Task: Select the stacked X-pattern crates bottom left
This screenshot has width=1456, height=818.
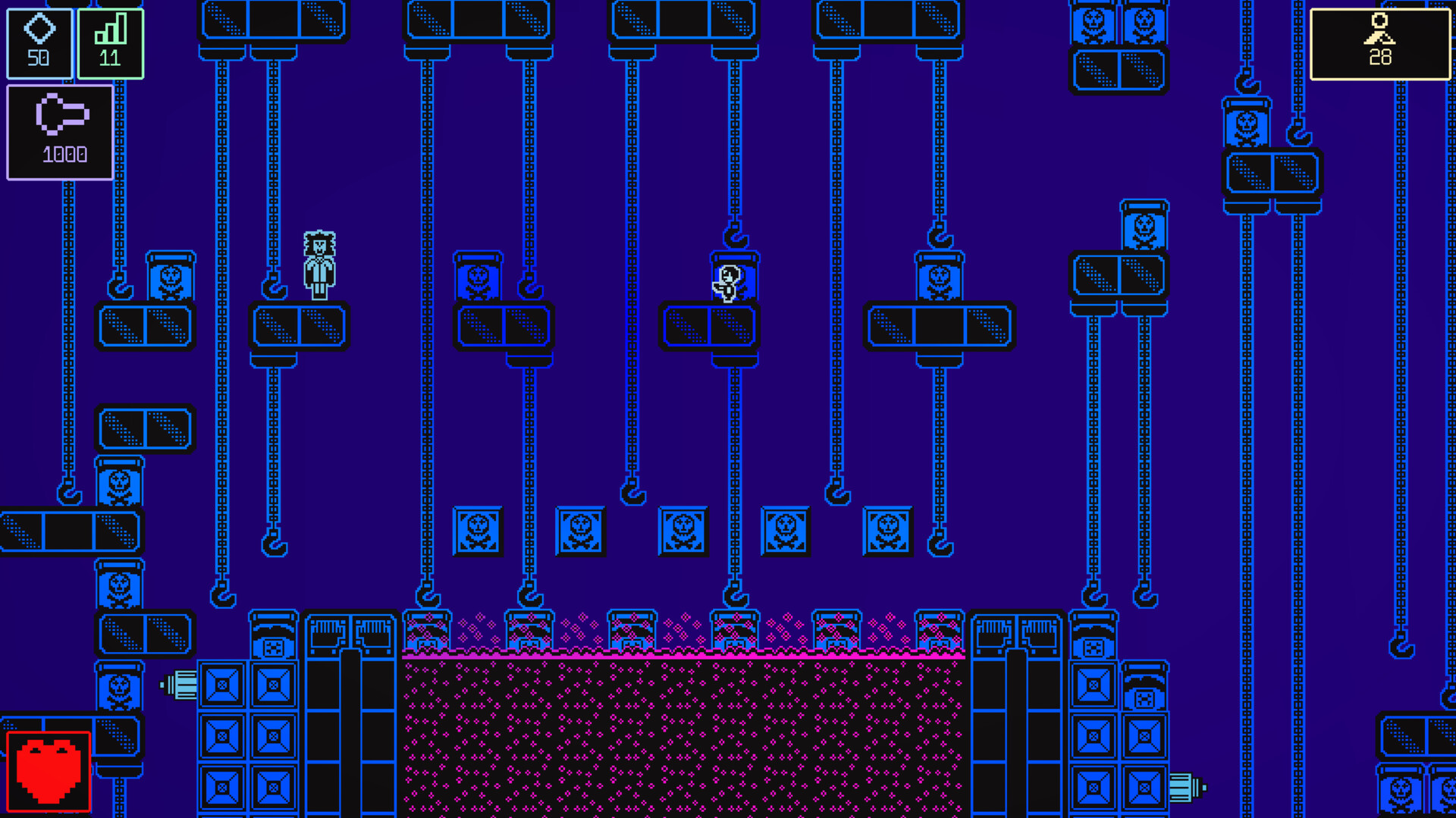Action: click(x=246, y=735)
